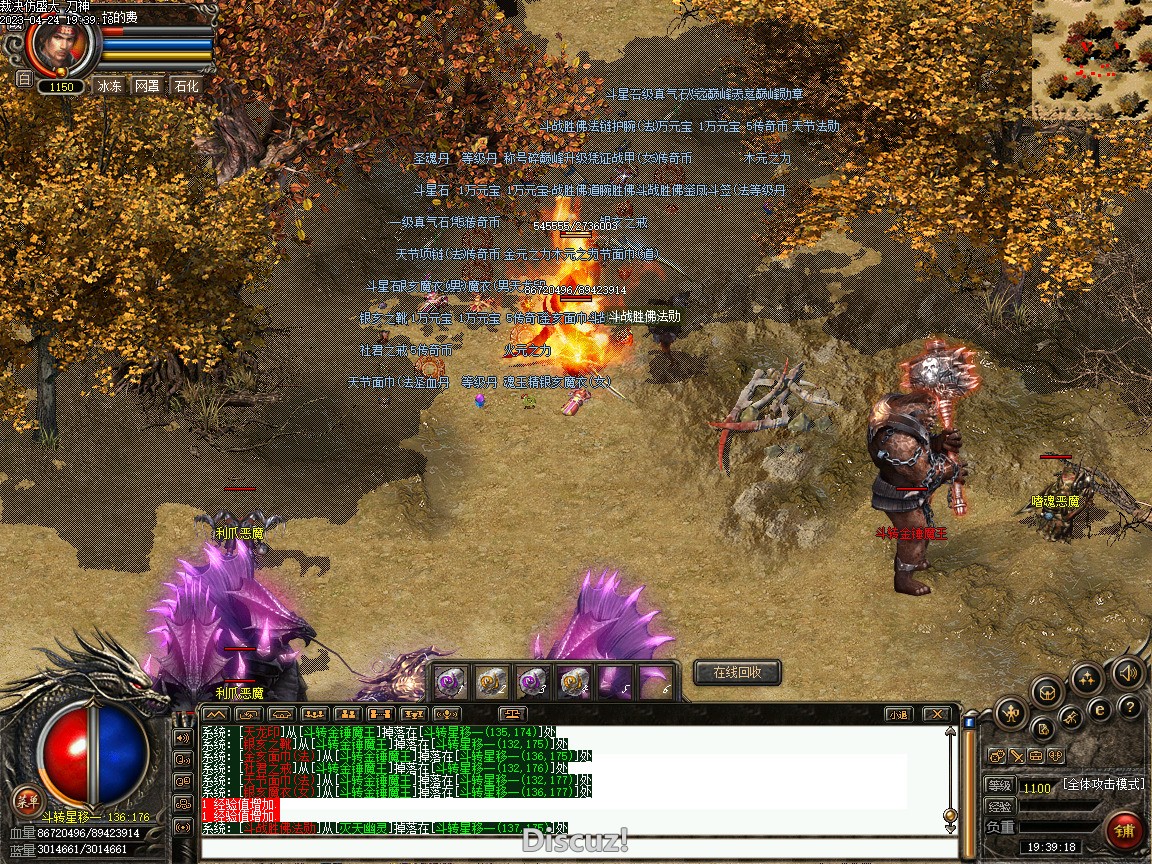Click the 在线回收 online recycle button

point(737,672)
